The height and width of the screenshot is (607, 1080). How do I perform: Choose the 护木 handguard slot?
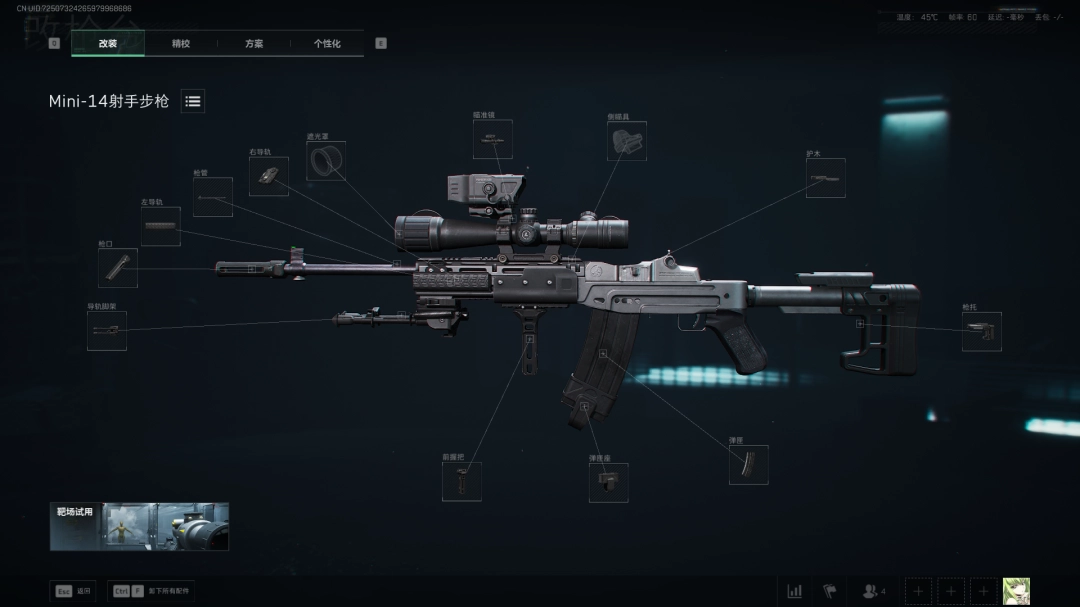(825, 178)
